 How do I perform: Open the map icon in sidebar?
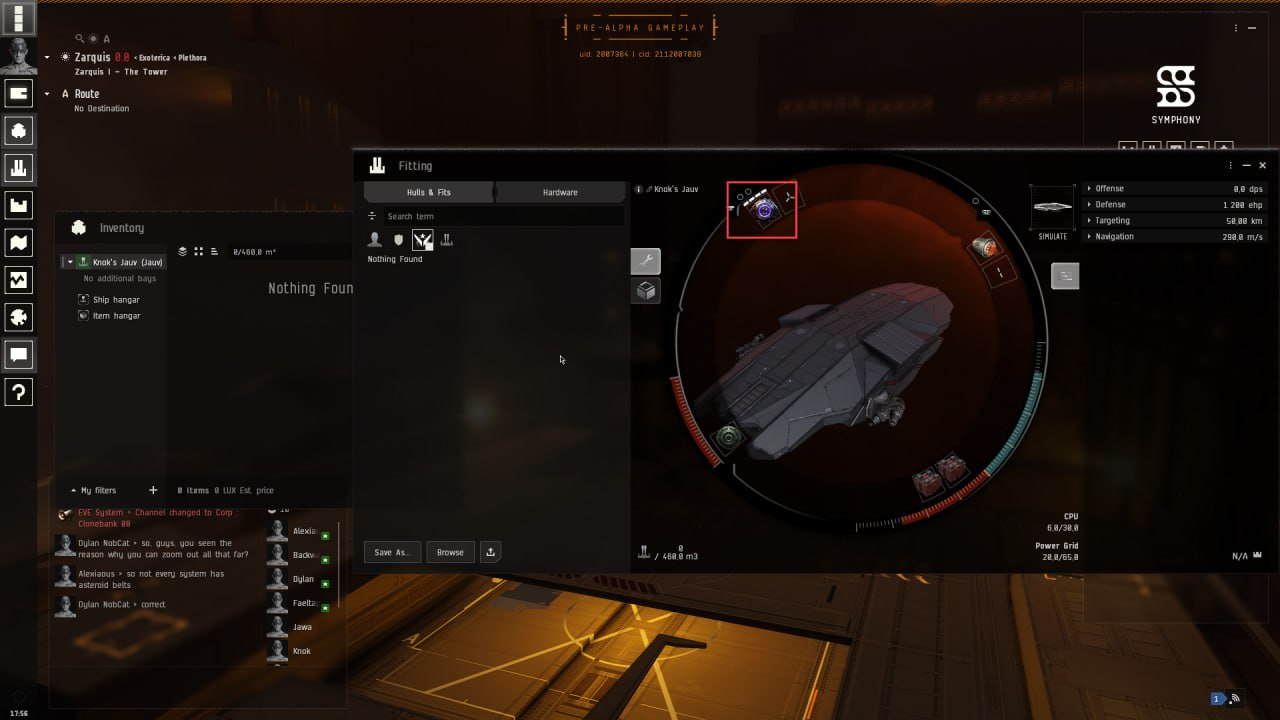(x=18, y=243)
